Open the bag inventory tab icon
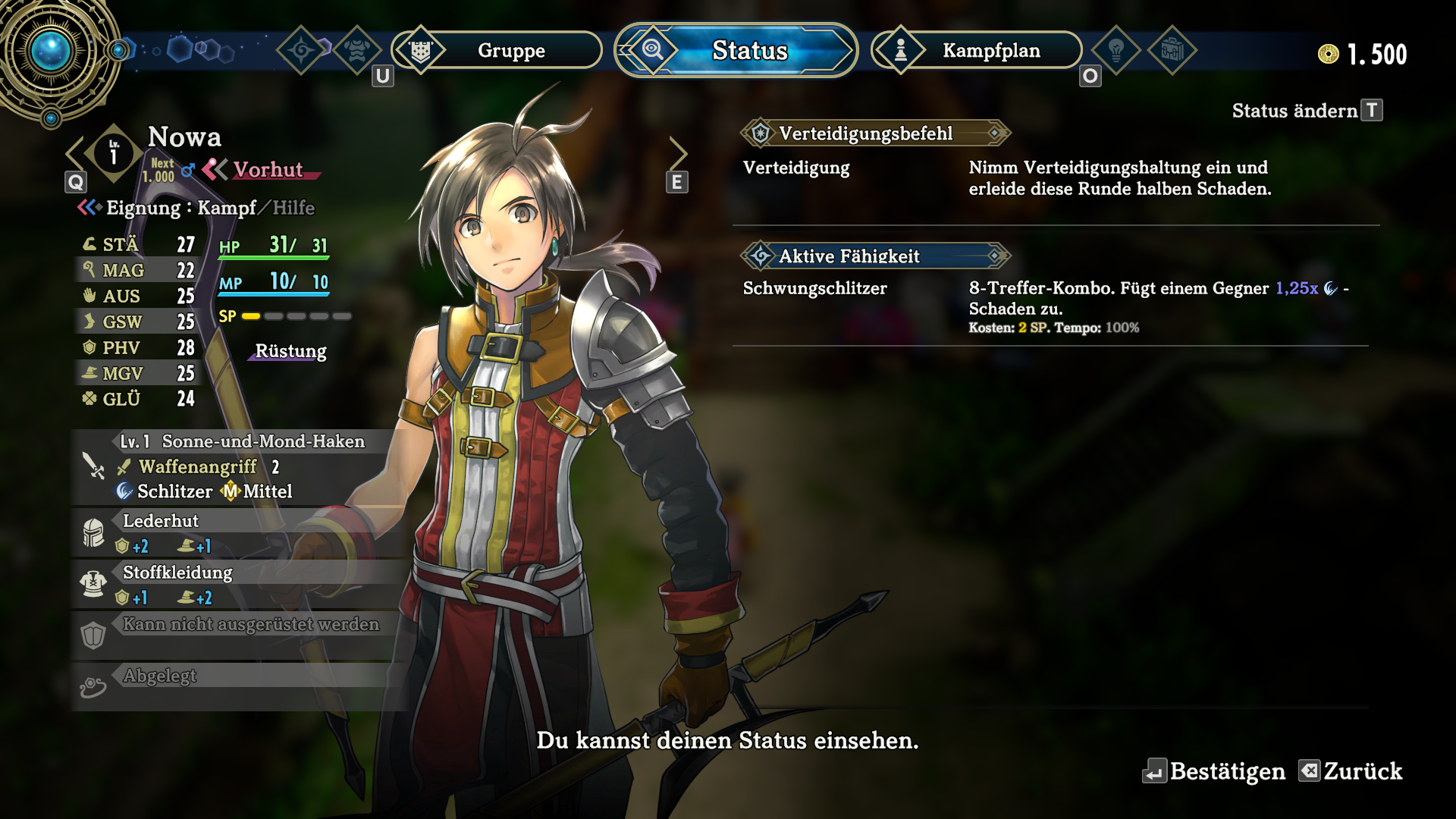1456x819 pixels. [x=1172, y=51]
